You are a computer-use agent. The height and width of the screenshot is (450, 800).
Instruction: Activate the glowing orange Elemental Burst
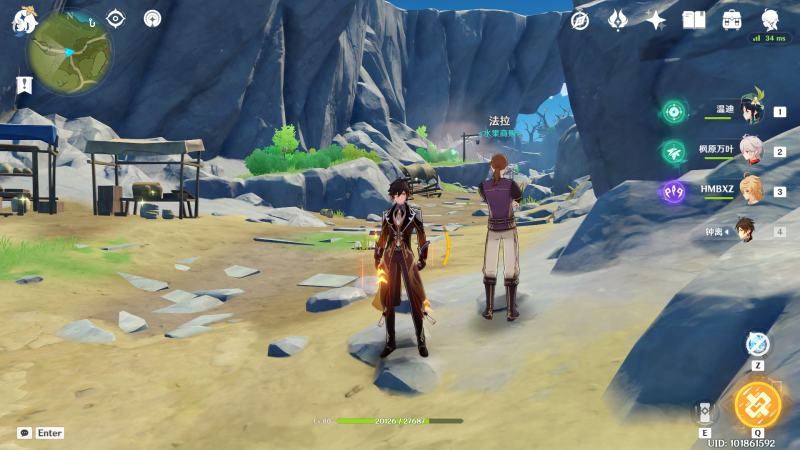pyautogui.click(x=757, y=404)
